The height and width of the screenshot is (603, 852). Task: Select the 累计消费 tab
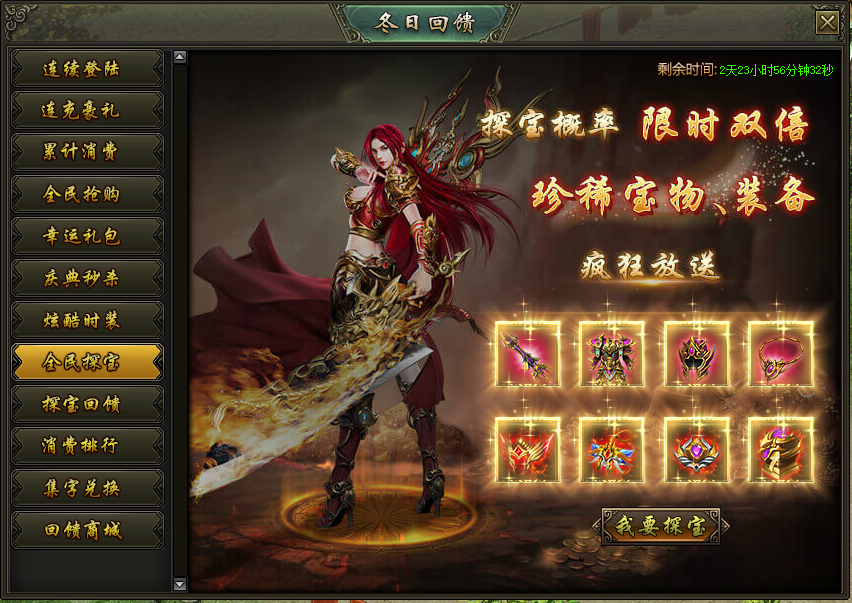[x=87, y=152]
